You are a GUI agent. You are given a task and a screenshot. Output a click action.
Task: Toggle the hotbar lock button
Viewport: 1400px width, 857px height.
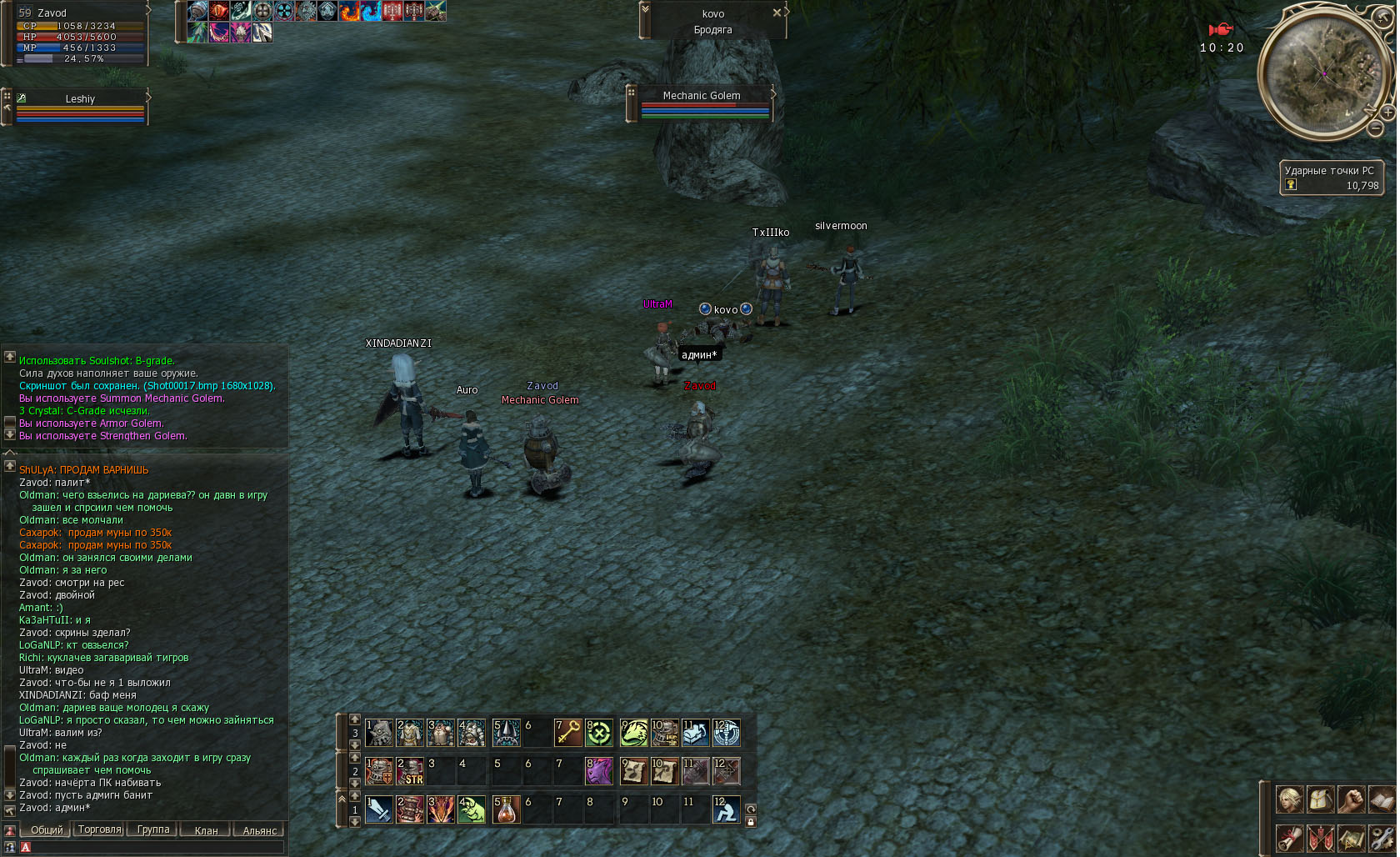pyautogui.click(x=751, y=822)
